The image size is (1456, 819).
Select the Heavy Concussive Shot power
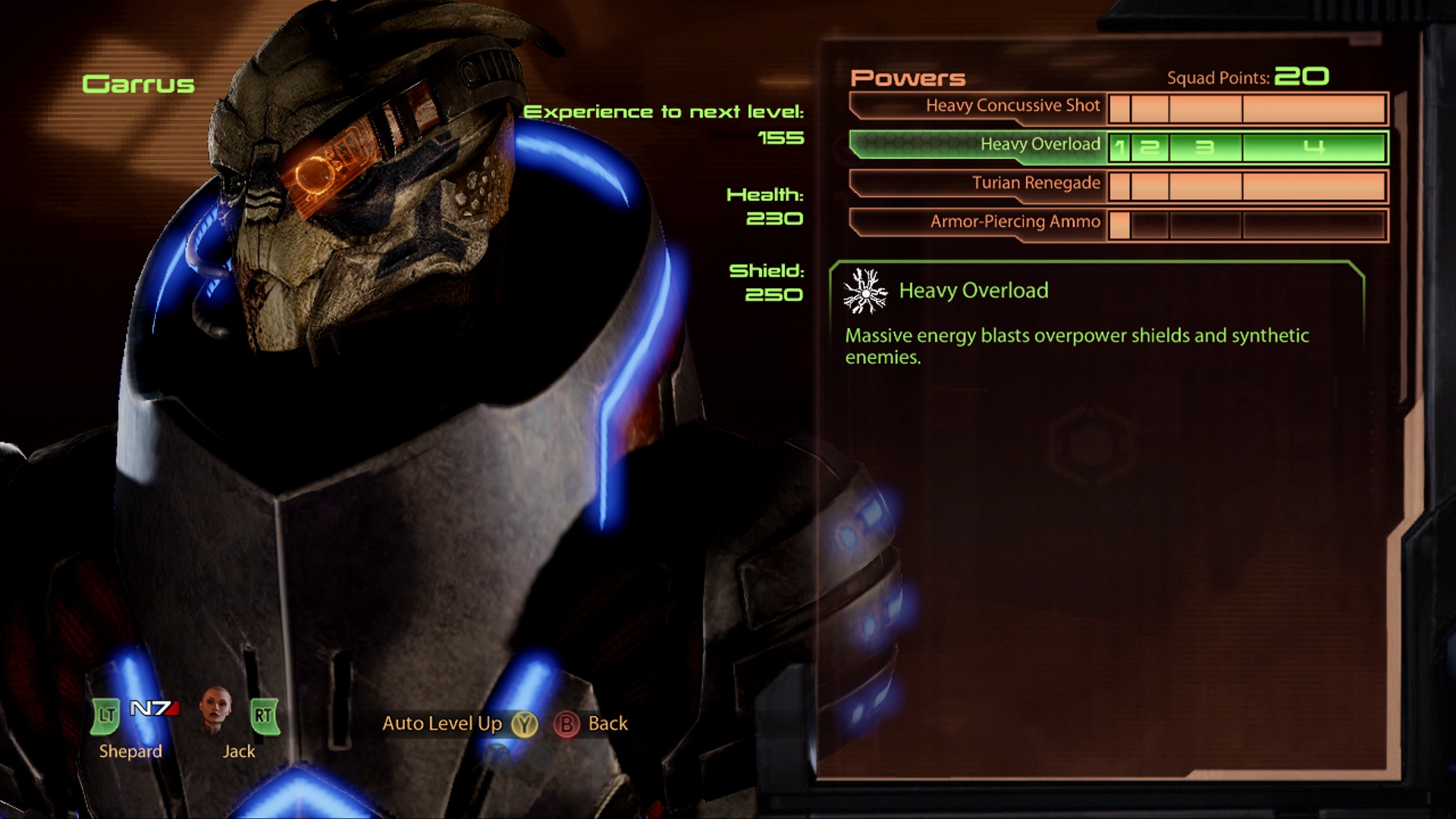pos(1012,106)
